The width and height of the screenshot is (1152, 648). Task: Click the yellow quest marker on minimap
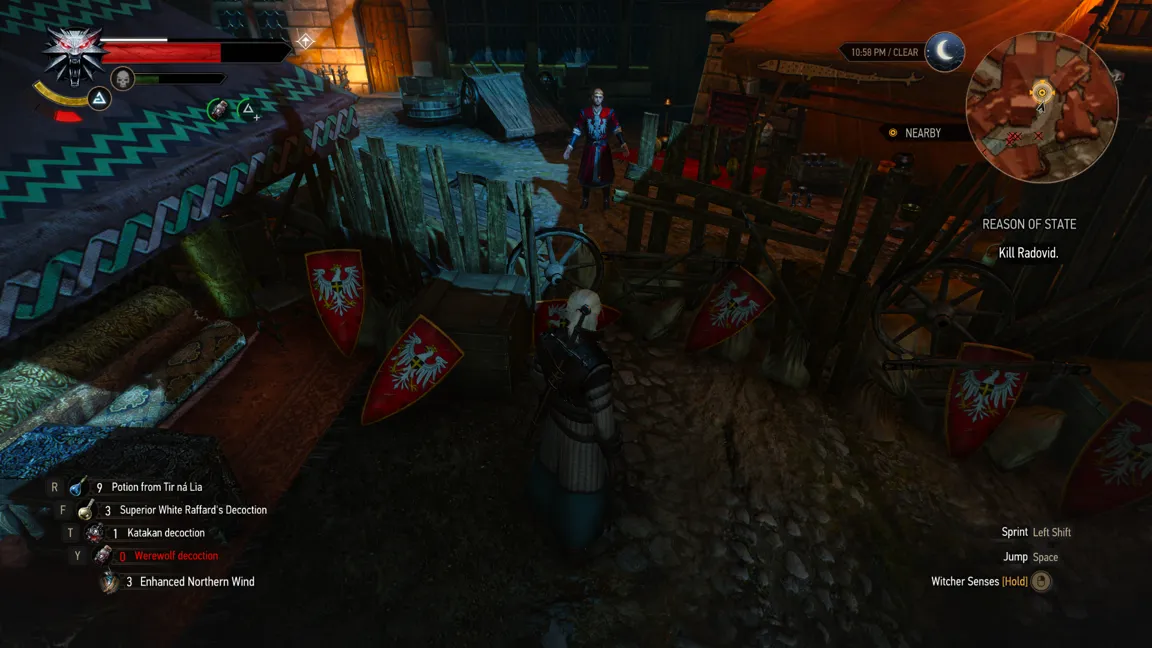pyautogui.click(x=1041, y=93)
